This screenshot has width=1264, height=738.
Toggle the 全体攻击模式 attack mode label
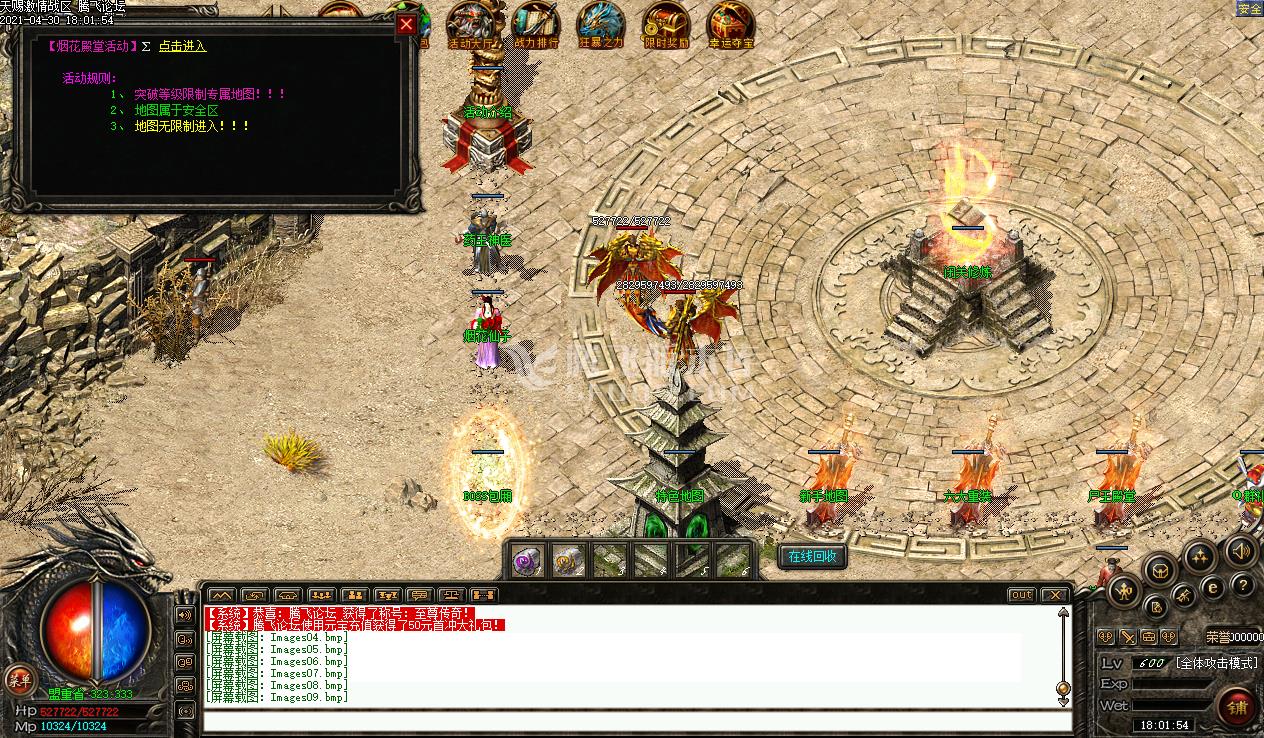[x=1215, y=663]
